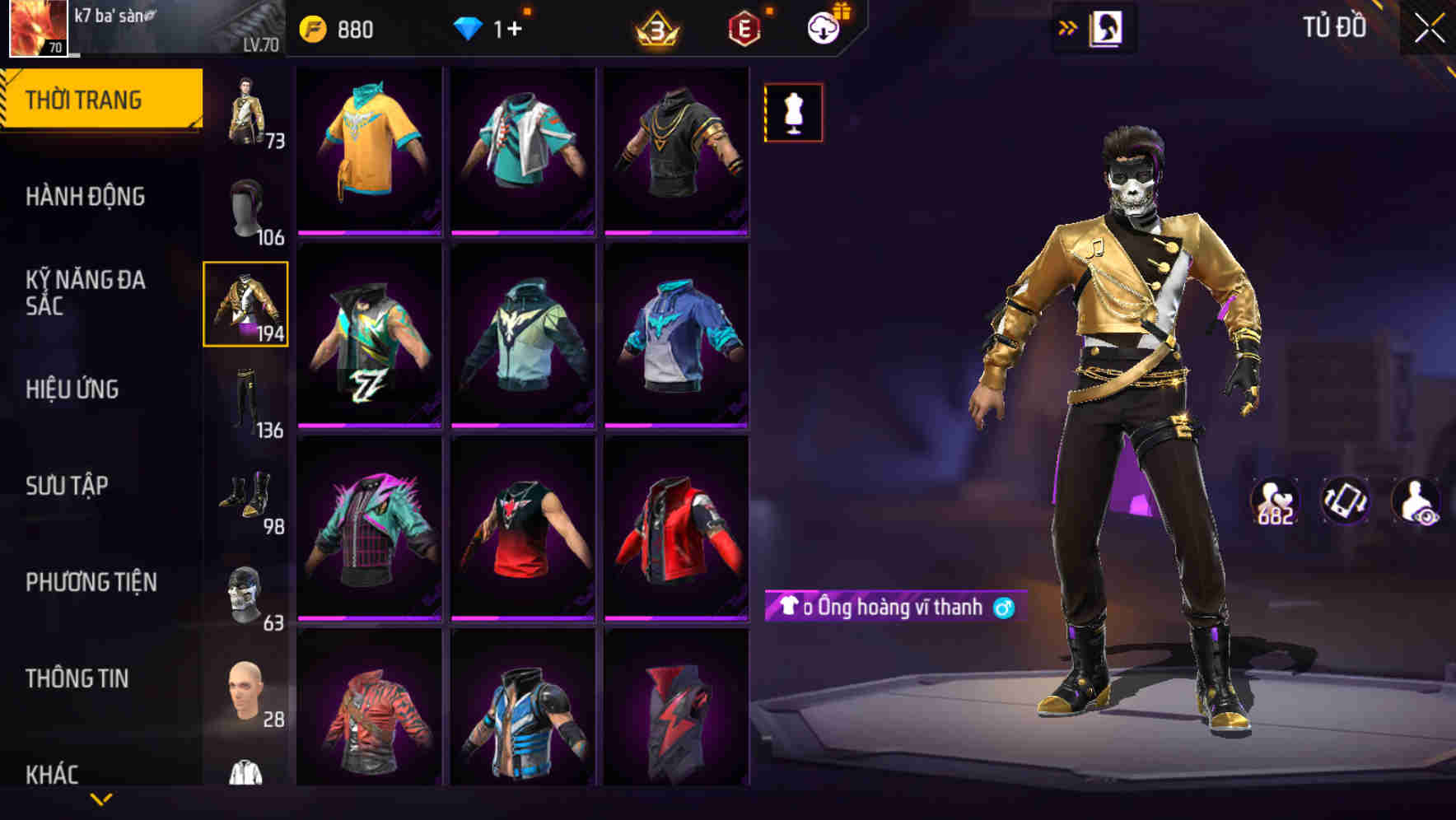Expand the KHÁC category at the sidebar bottom

pos(54,772)
